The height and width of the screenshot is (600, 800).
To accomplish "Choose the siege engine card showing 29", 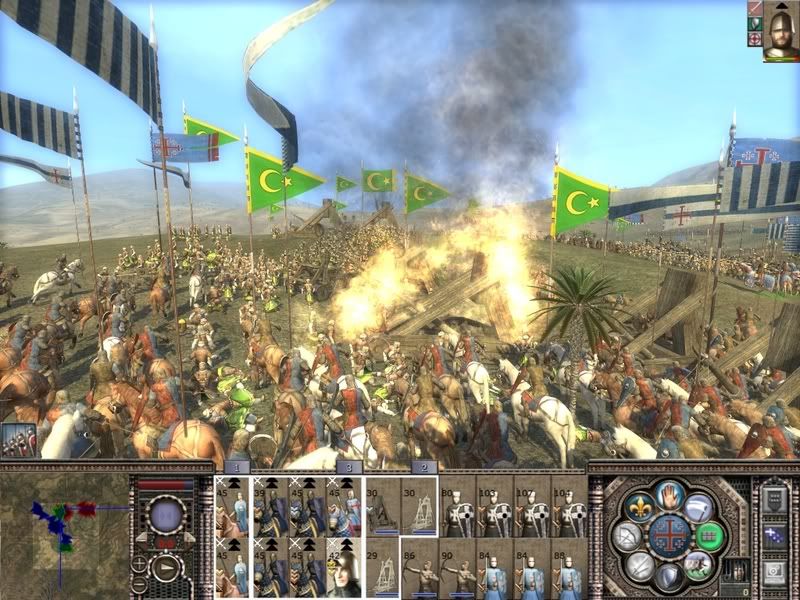I will click(381, 567).
